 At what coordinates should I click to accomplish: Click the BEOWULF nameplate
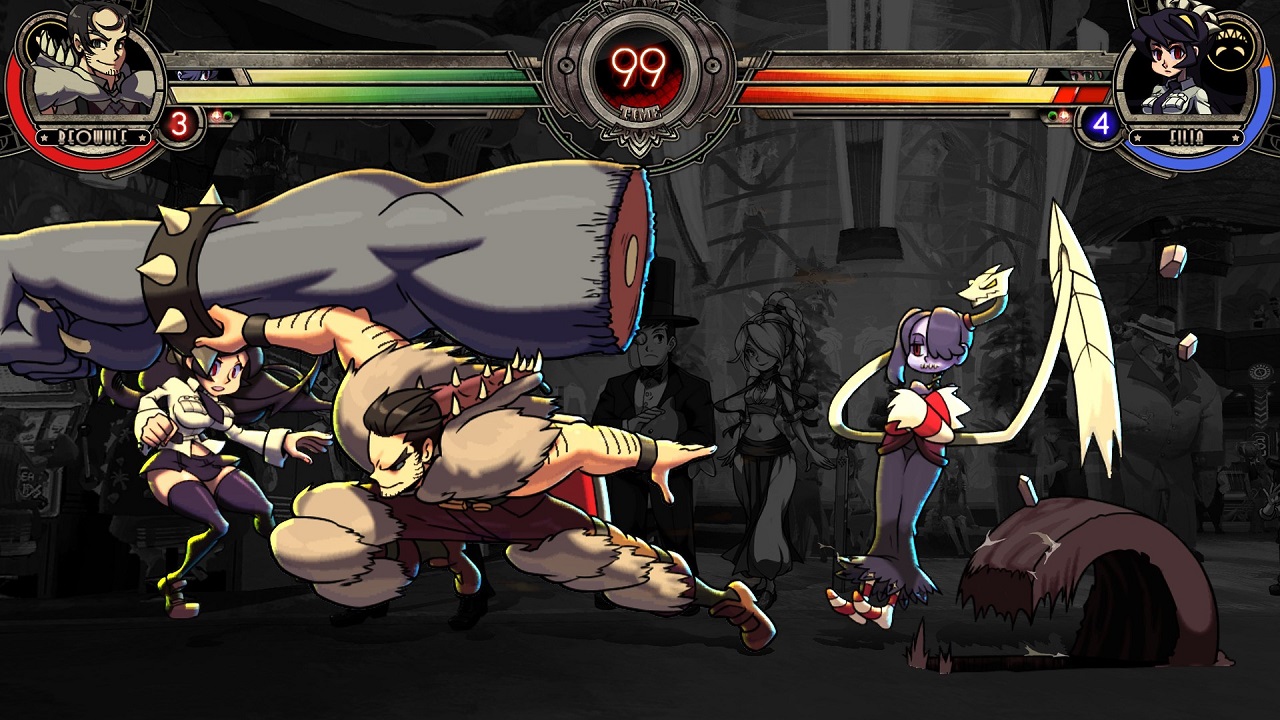[x=92, y=135]
